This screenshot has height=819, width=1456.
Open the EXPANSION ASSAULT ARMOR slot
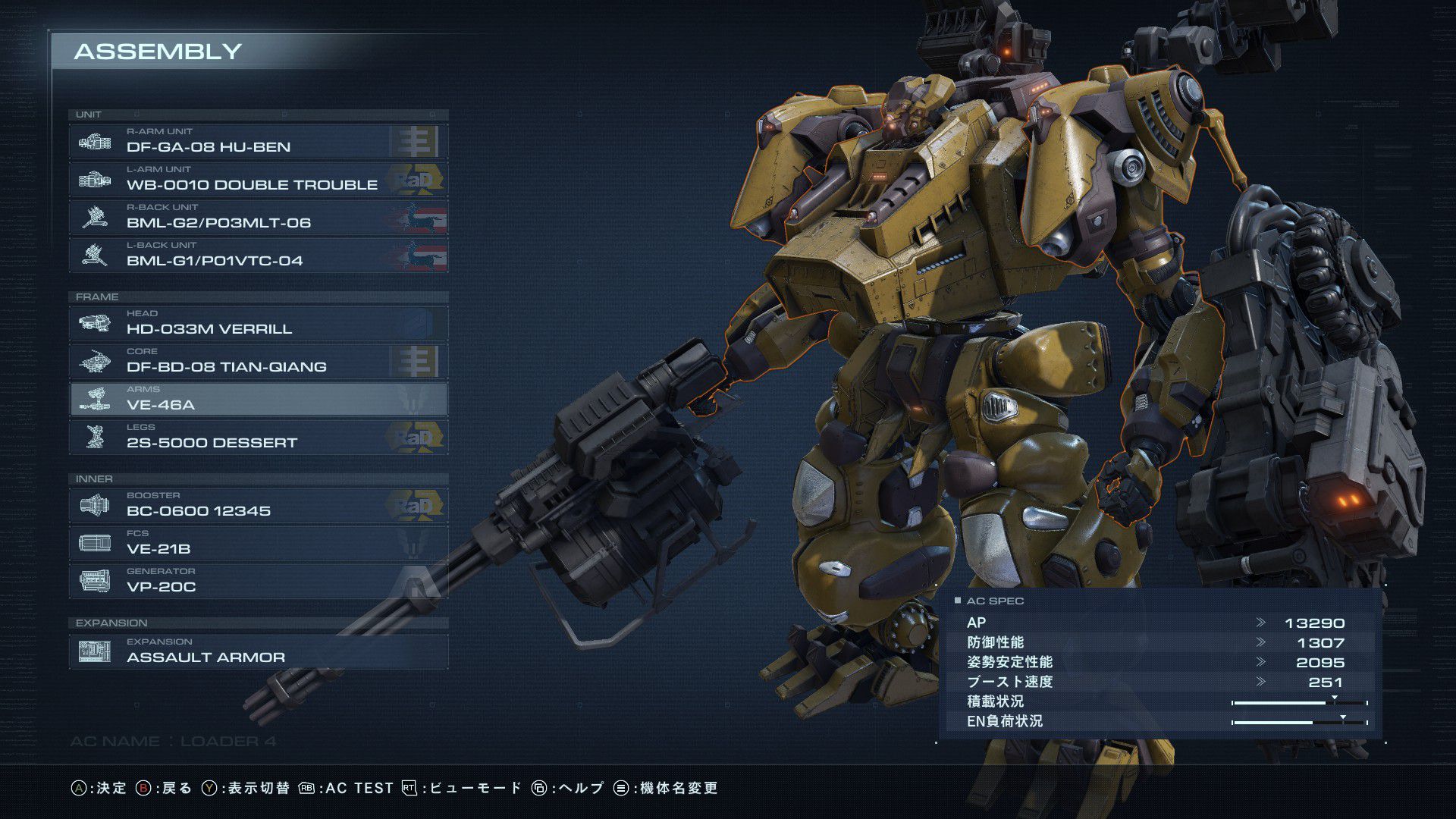[258, 651]
